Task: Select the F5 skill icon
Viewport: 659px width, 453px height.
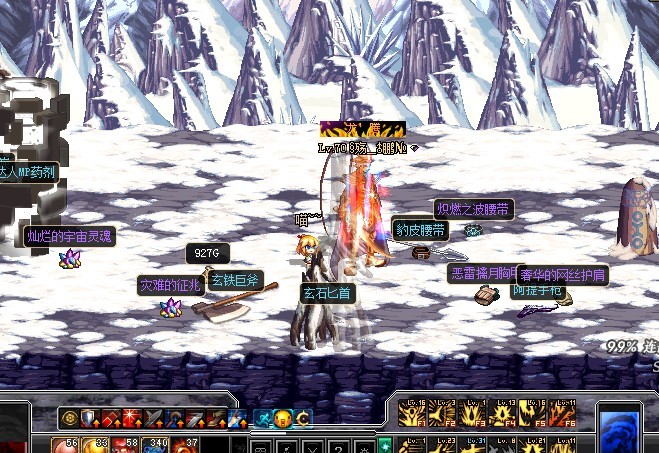Action: click(533, 412)
